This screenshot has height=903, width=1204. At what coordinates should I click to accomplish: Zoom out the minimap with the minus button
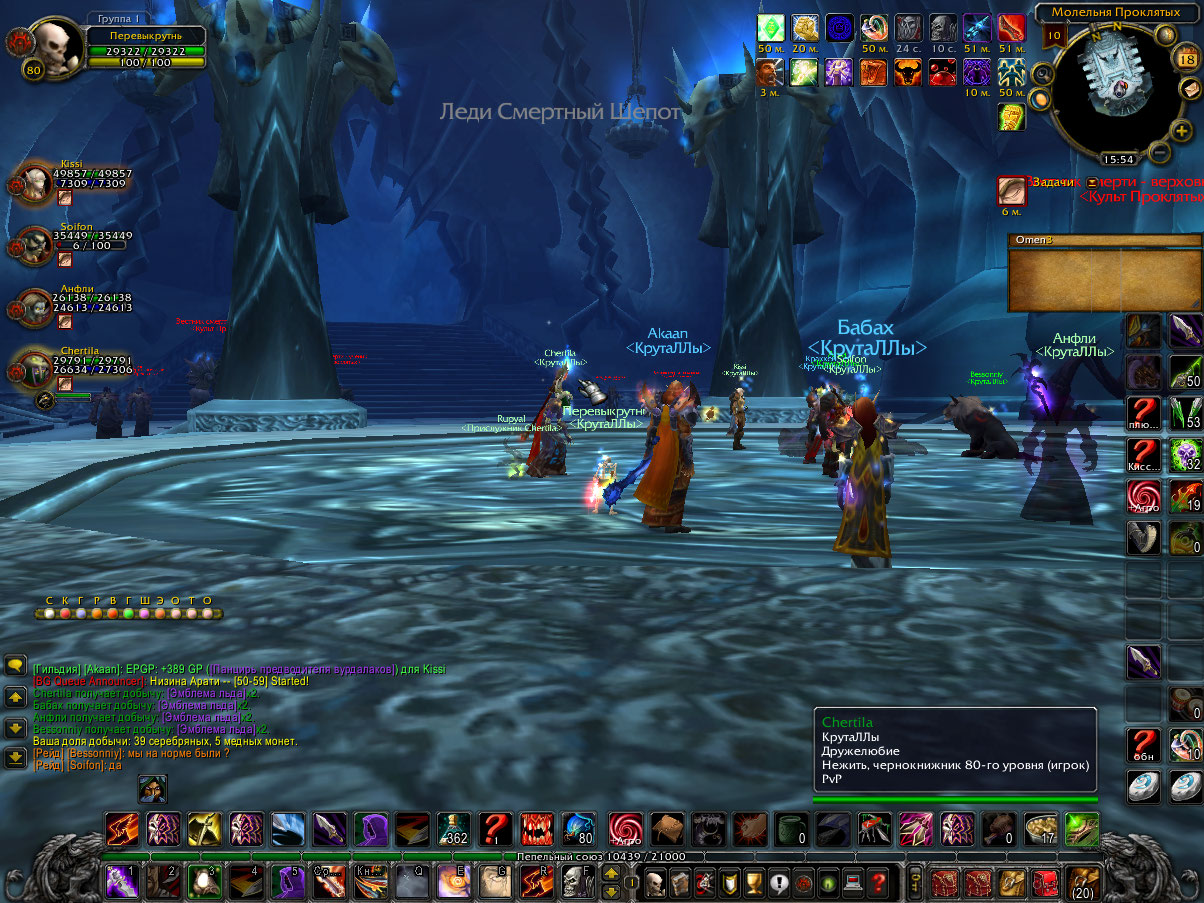(1159, 152)
